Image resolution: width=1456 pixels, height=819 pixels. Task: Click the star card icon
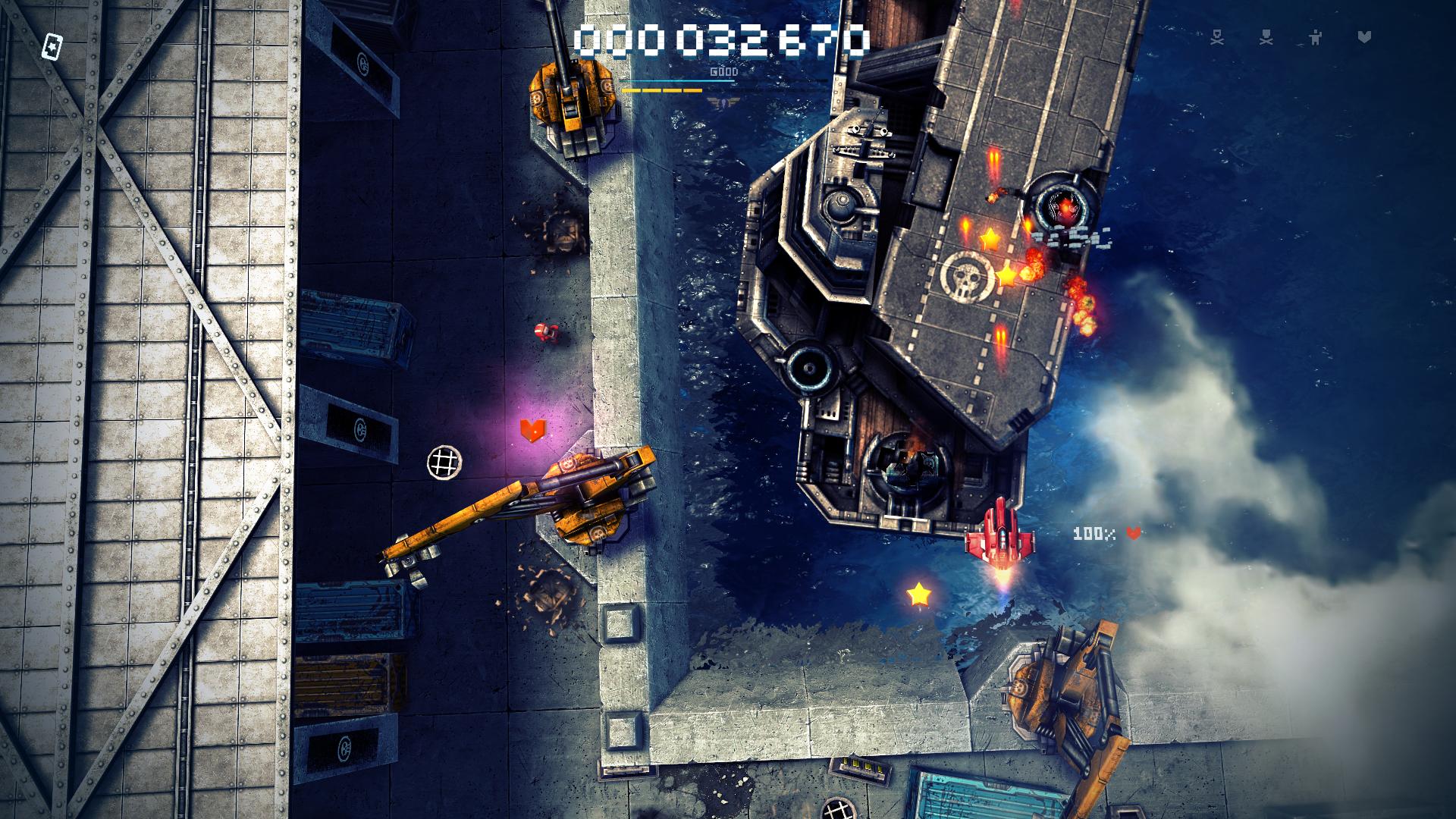[x=52, y=46]
